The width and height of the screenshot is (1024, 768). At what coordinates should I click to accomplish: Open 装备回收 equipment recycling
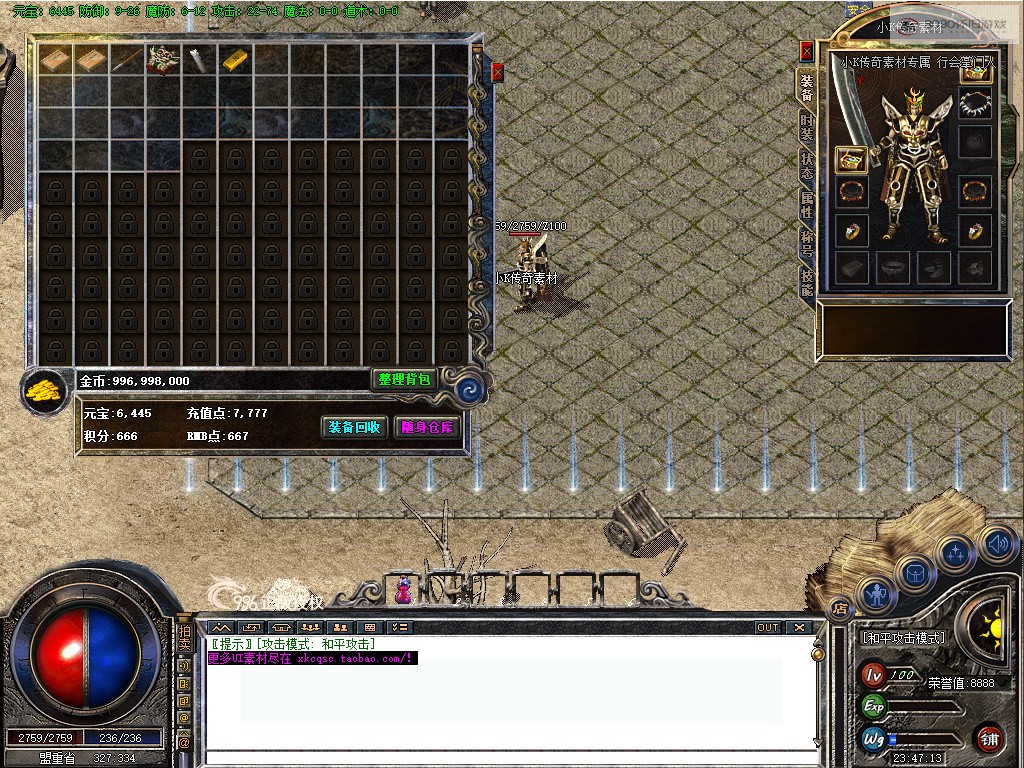(354, 427)
